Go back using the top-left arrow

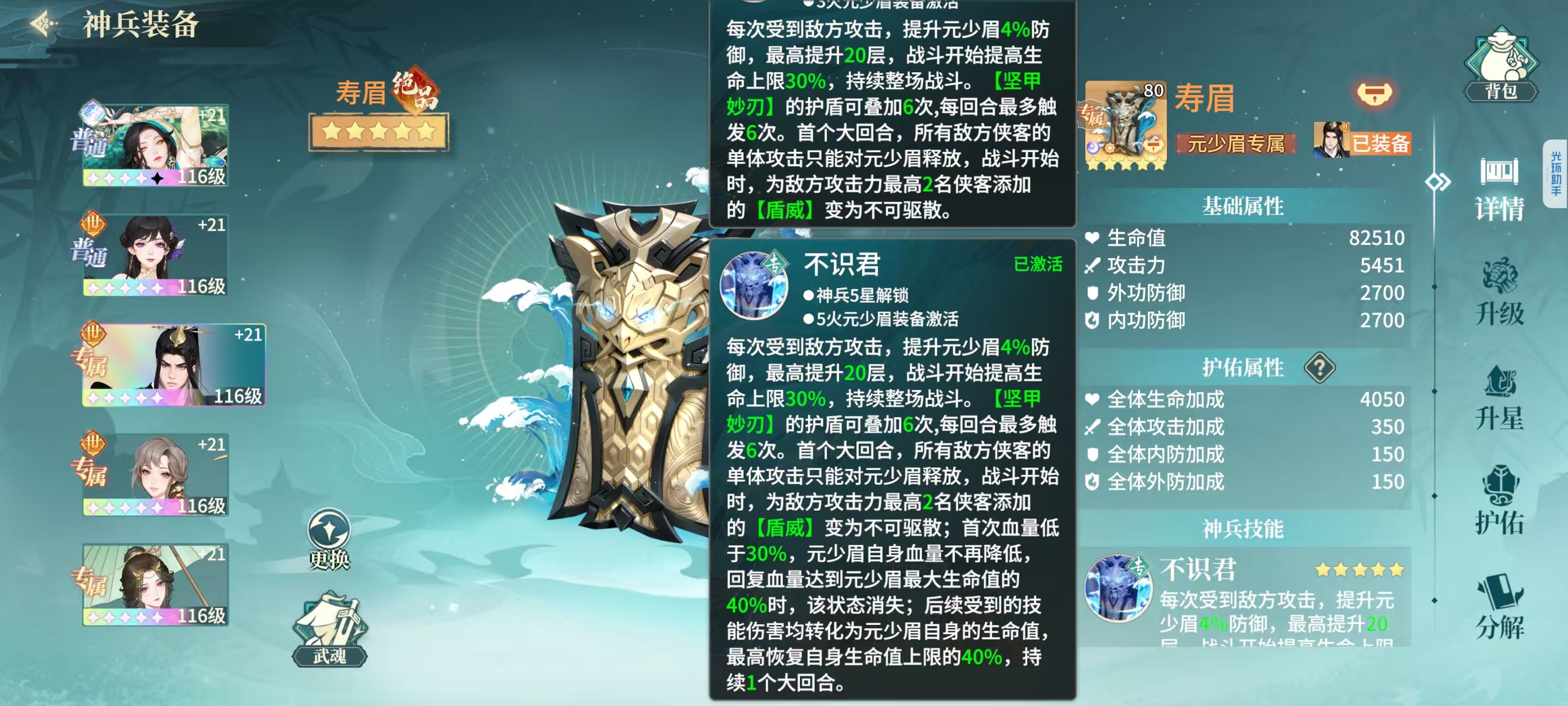tap(44, 25)
